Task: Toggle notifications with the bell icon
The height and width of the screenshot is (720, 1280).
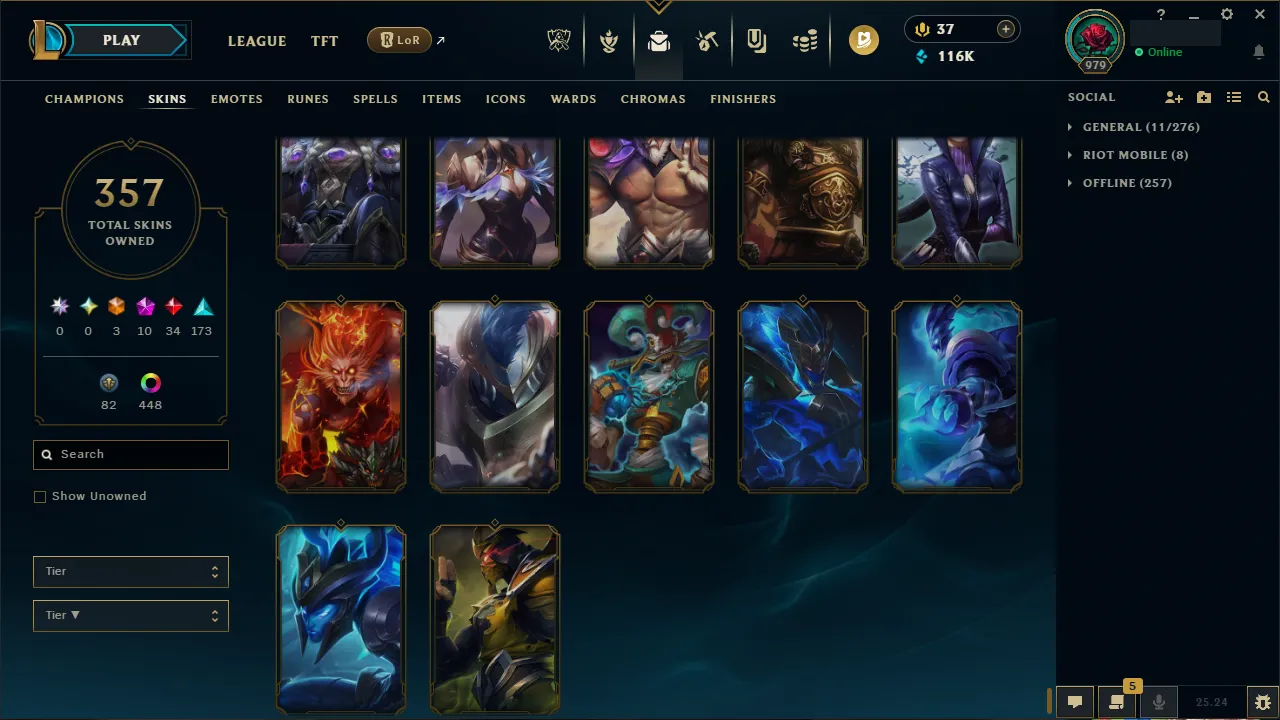Action: (x=1258, y=50)
